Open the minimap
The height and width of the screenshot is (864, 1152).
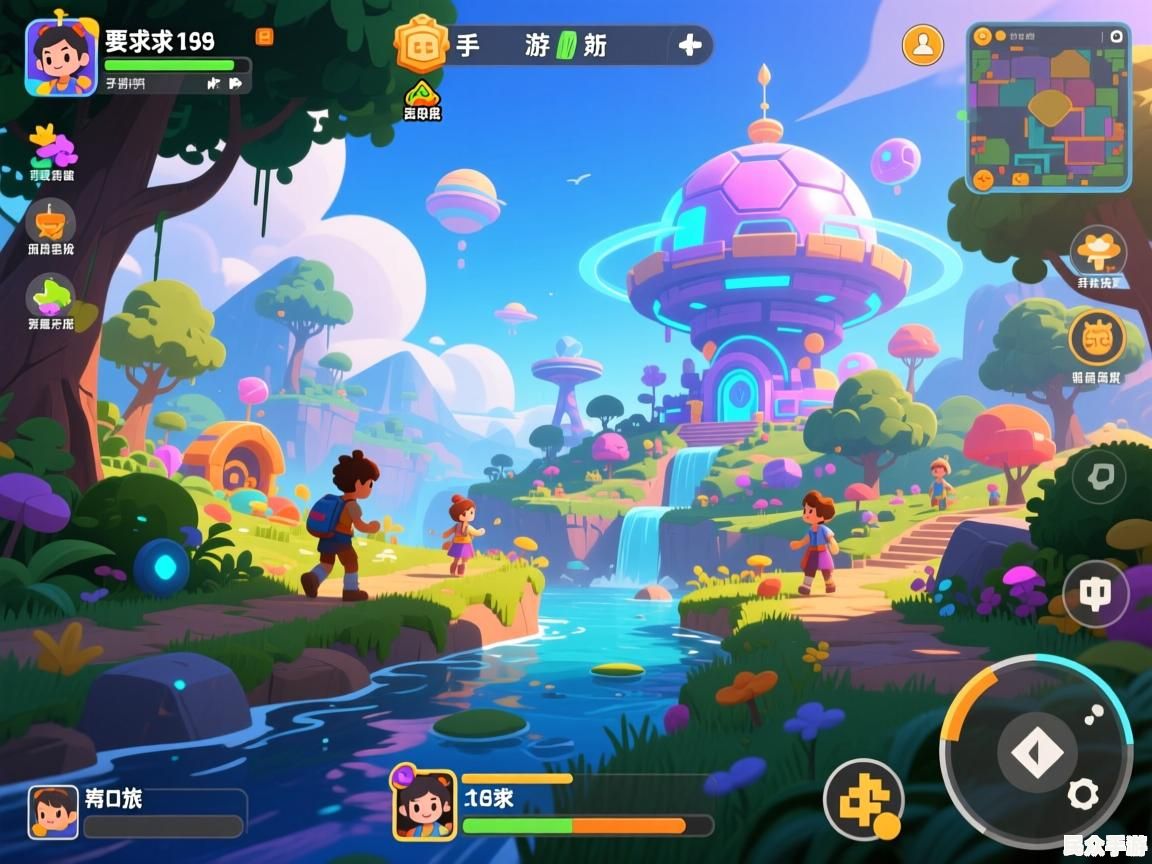[x=1048, y=107]
